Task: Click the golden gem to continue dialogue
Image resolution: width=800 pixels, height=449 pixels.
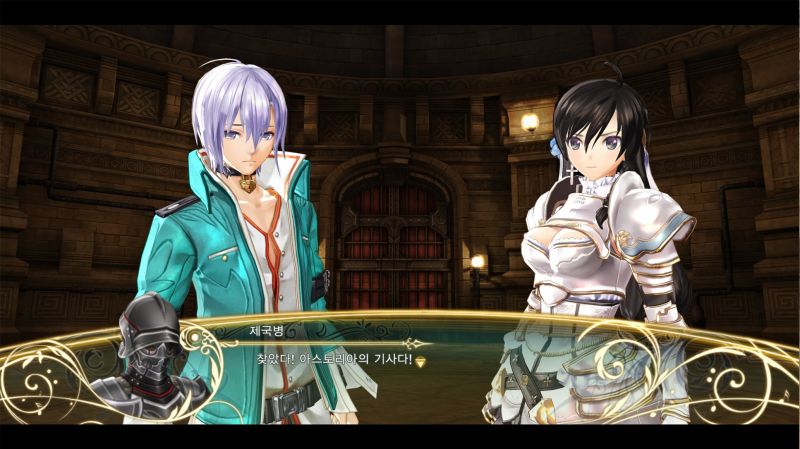Action: (421, 361)
